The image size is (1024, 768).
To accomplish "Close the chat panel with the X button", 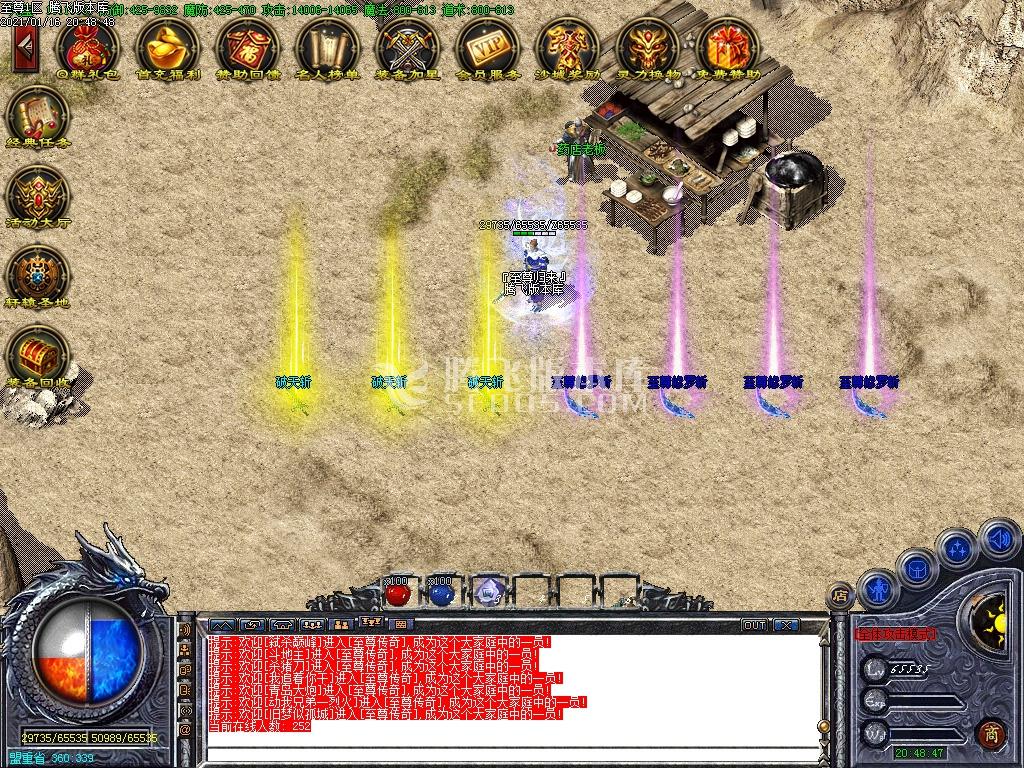I will (x=787, y=625).
